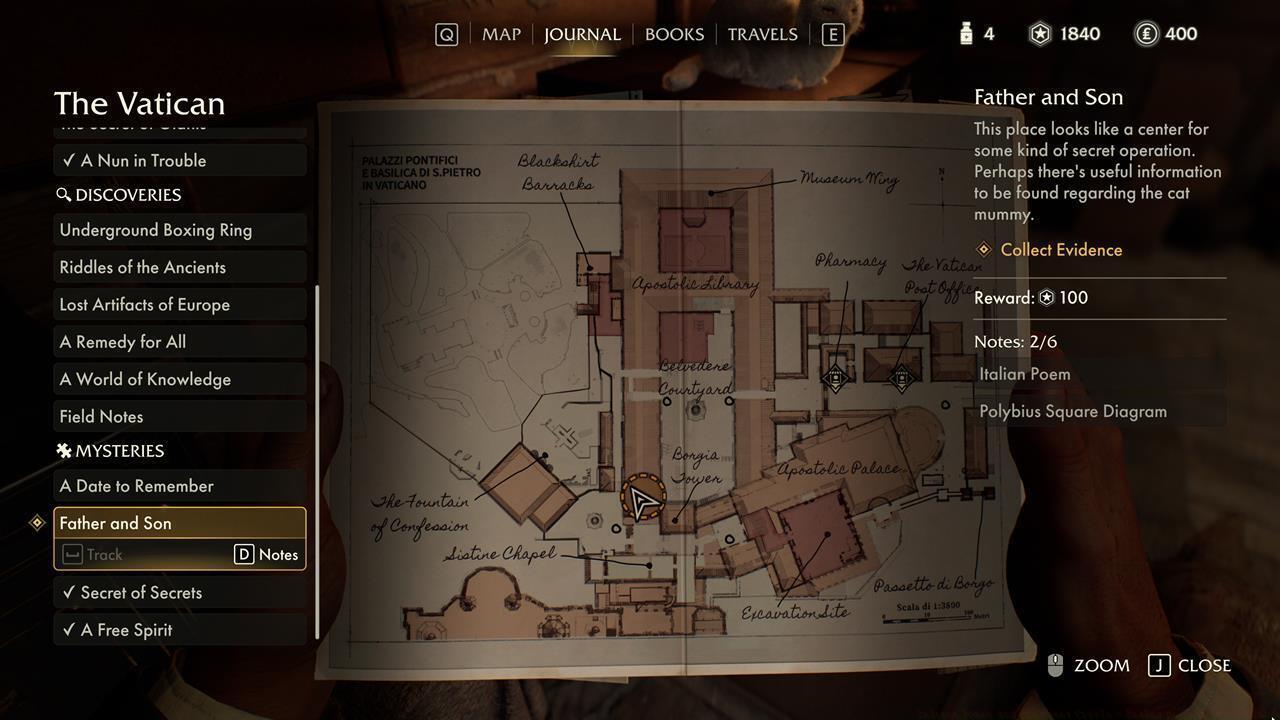This screenshot has height=720, width=1280.
Task: Expand the Polybius Square Diagram note
Action: click(1072, 411)
